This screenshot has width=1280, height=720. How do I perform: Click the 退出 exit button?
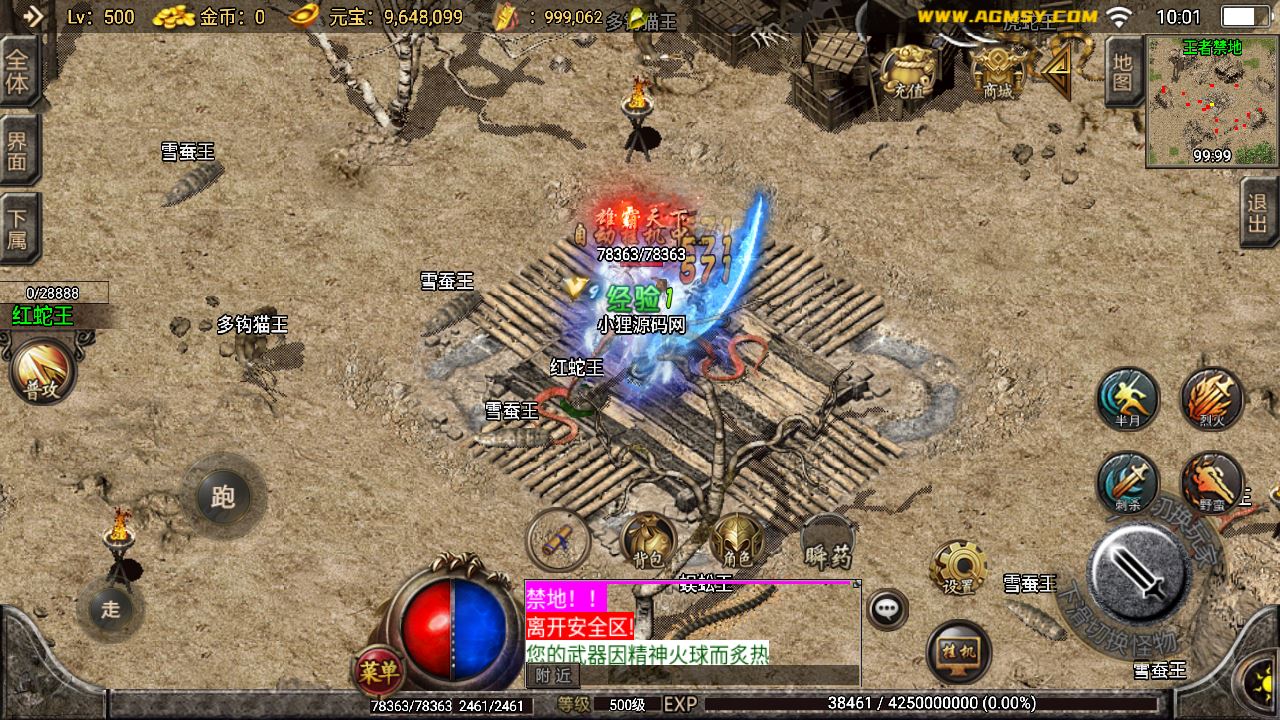1258,213
